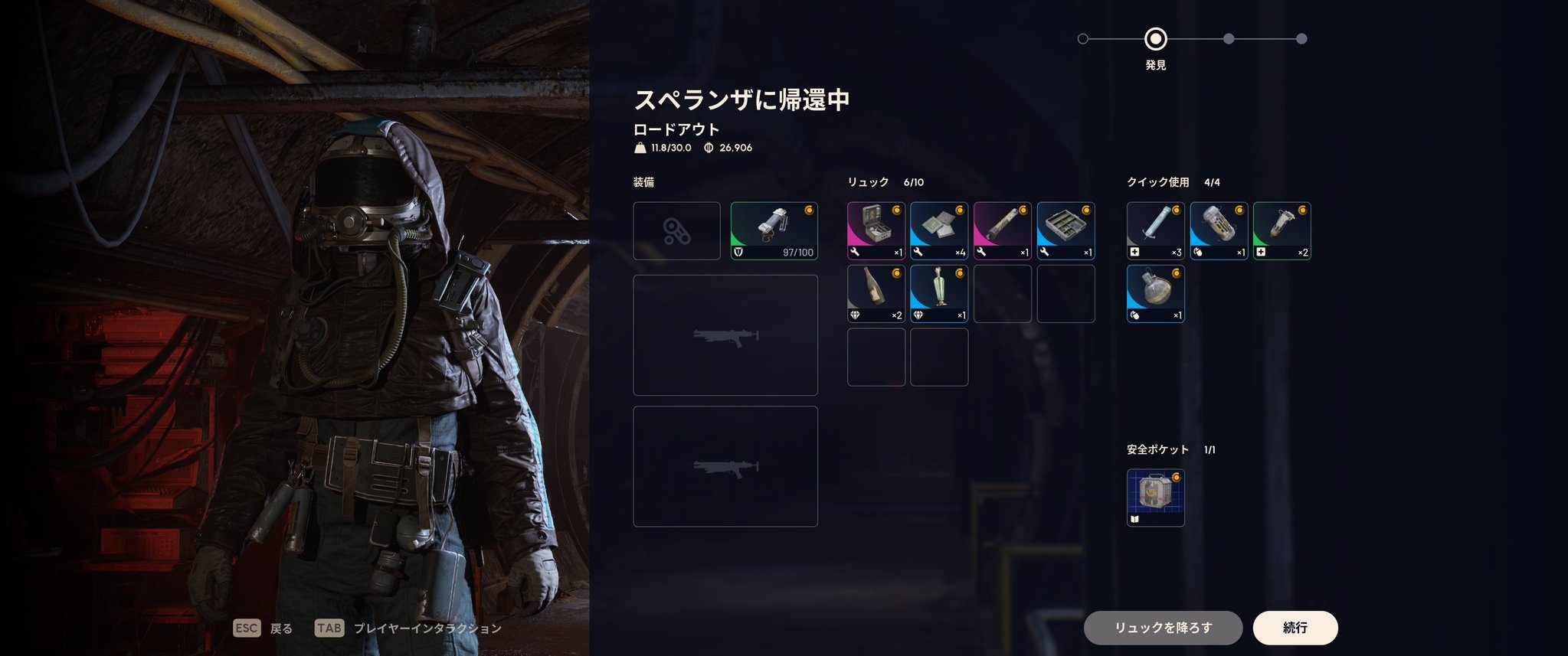The image size is (1568, 656).
Task: Select the syringe stack in quick use
Action: click(1155, 230)
